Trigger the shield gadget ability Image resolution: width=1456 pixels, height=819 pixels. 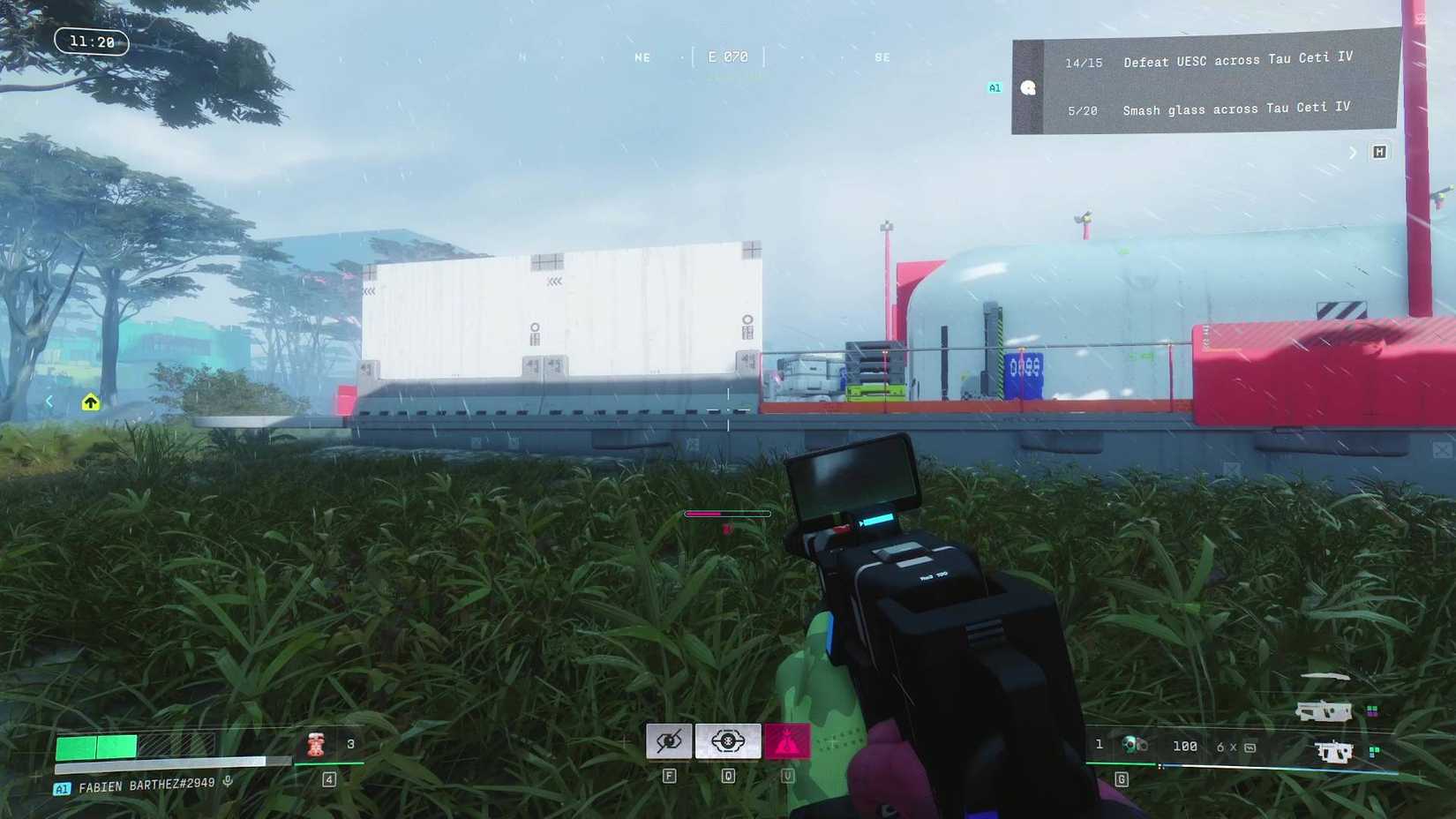[x=727, y=740]
